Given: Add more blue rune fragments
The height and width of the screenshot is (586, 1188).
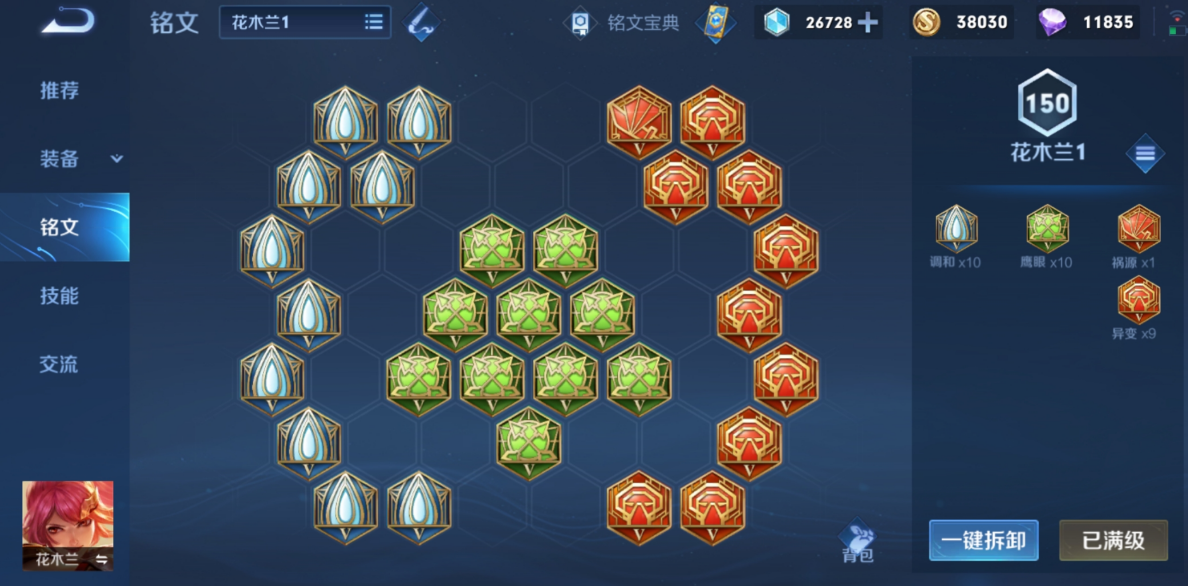Looking at the screenshot, I should coord(868,22).
